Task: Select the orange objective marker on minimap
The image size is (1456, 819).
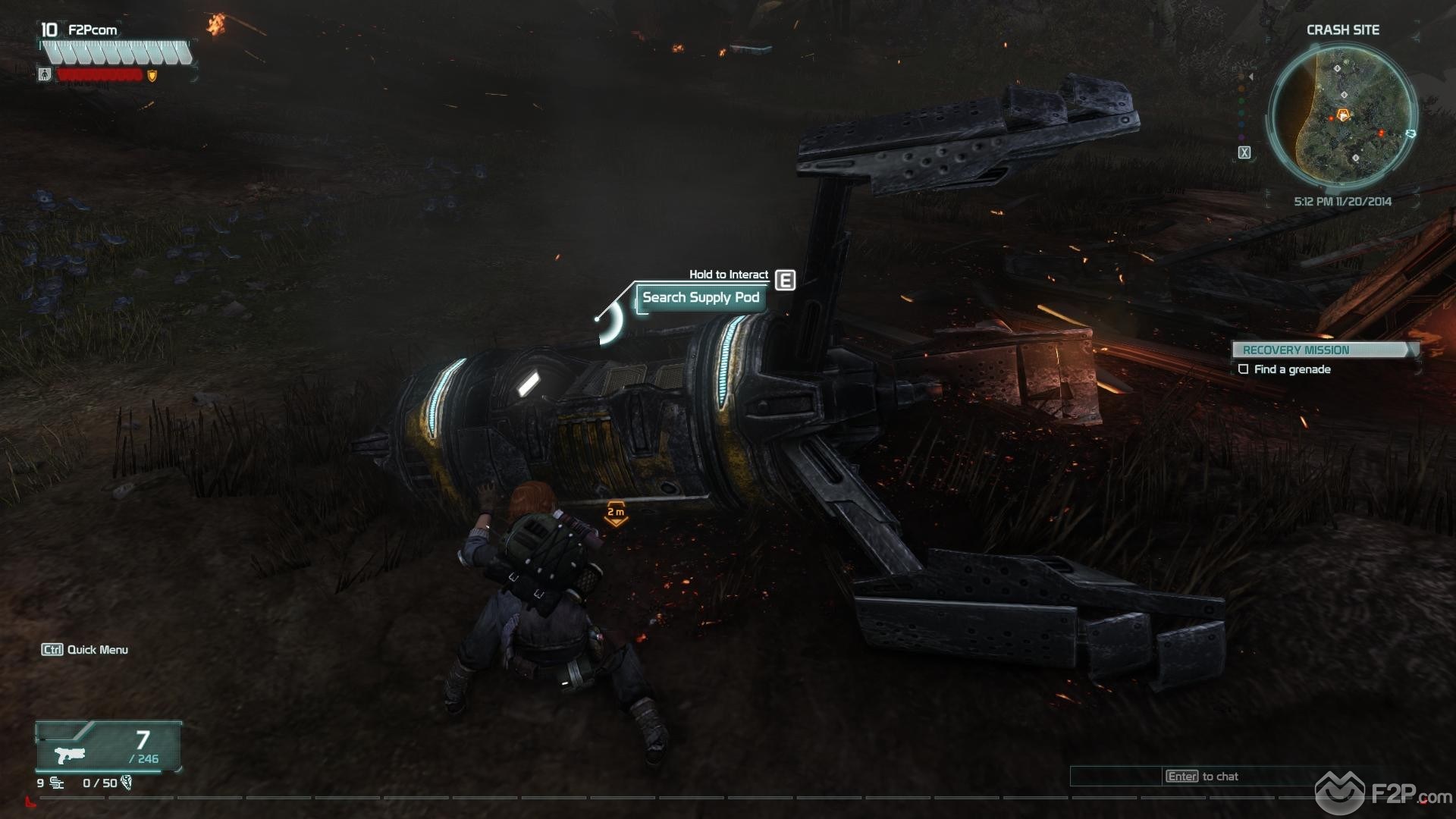Action: coord(1343,115)
